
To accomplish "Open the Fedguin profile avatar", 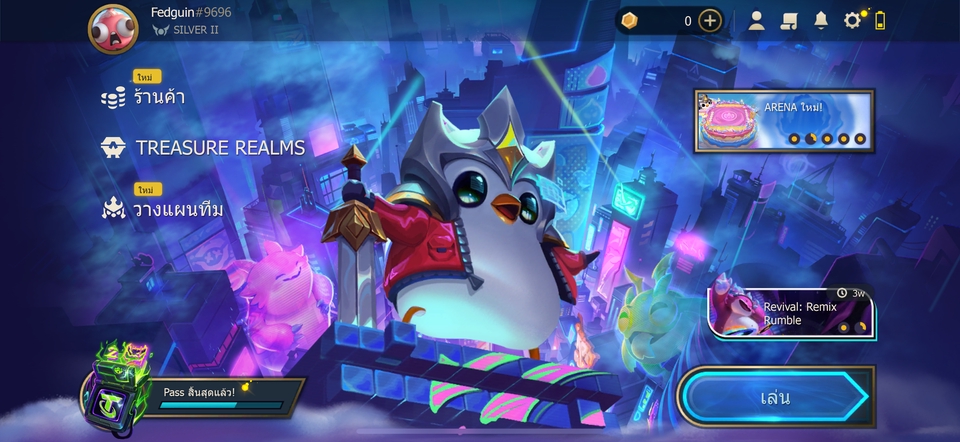I will click(x=113, y=29).
